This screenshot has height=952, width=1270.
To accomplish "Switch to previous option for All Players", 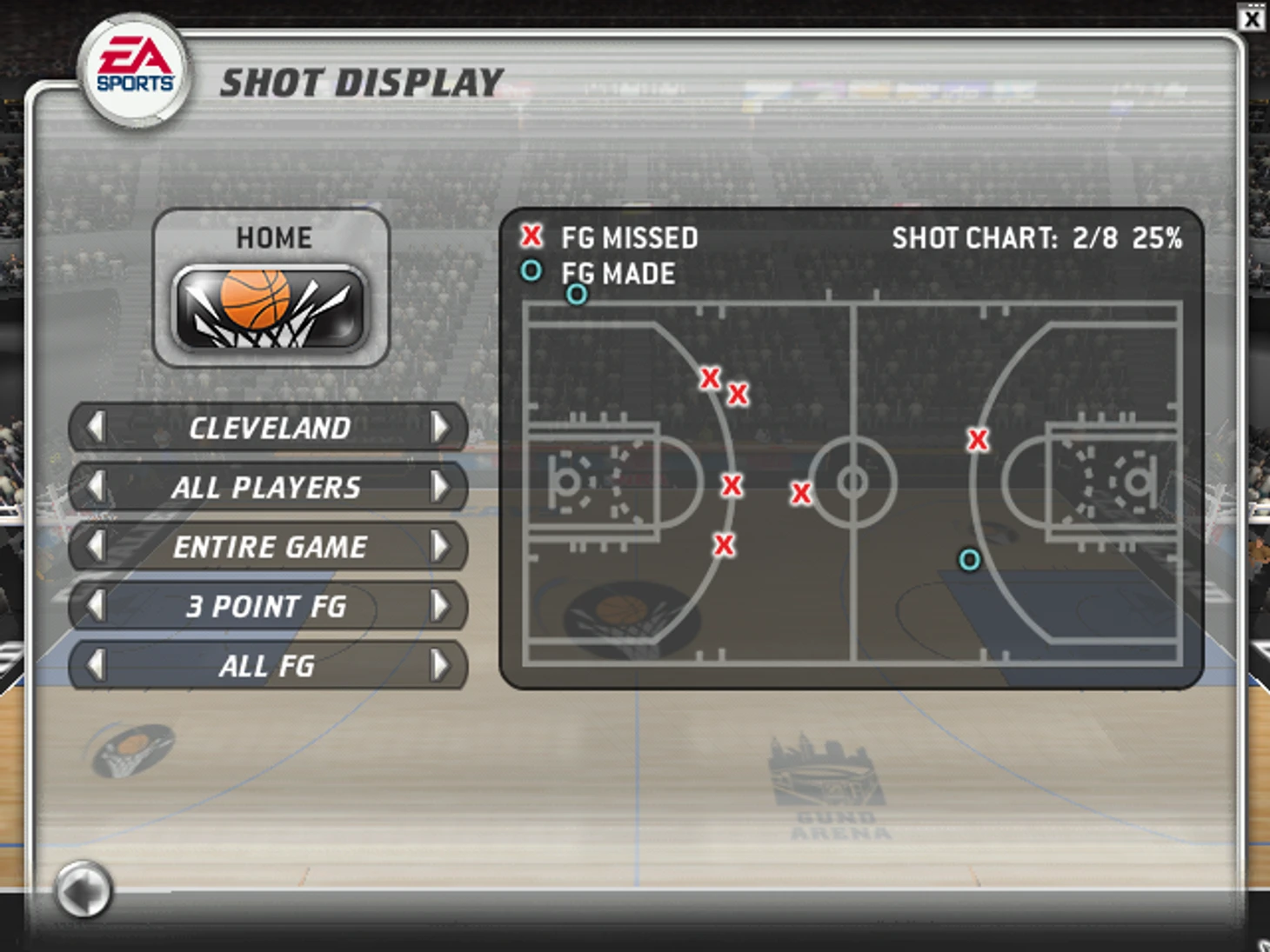I will coord(96,487).
